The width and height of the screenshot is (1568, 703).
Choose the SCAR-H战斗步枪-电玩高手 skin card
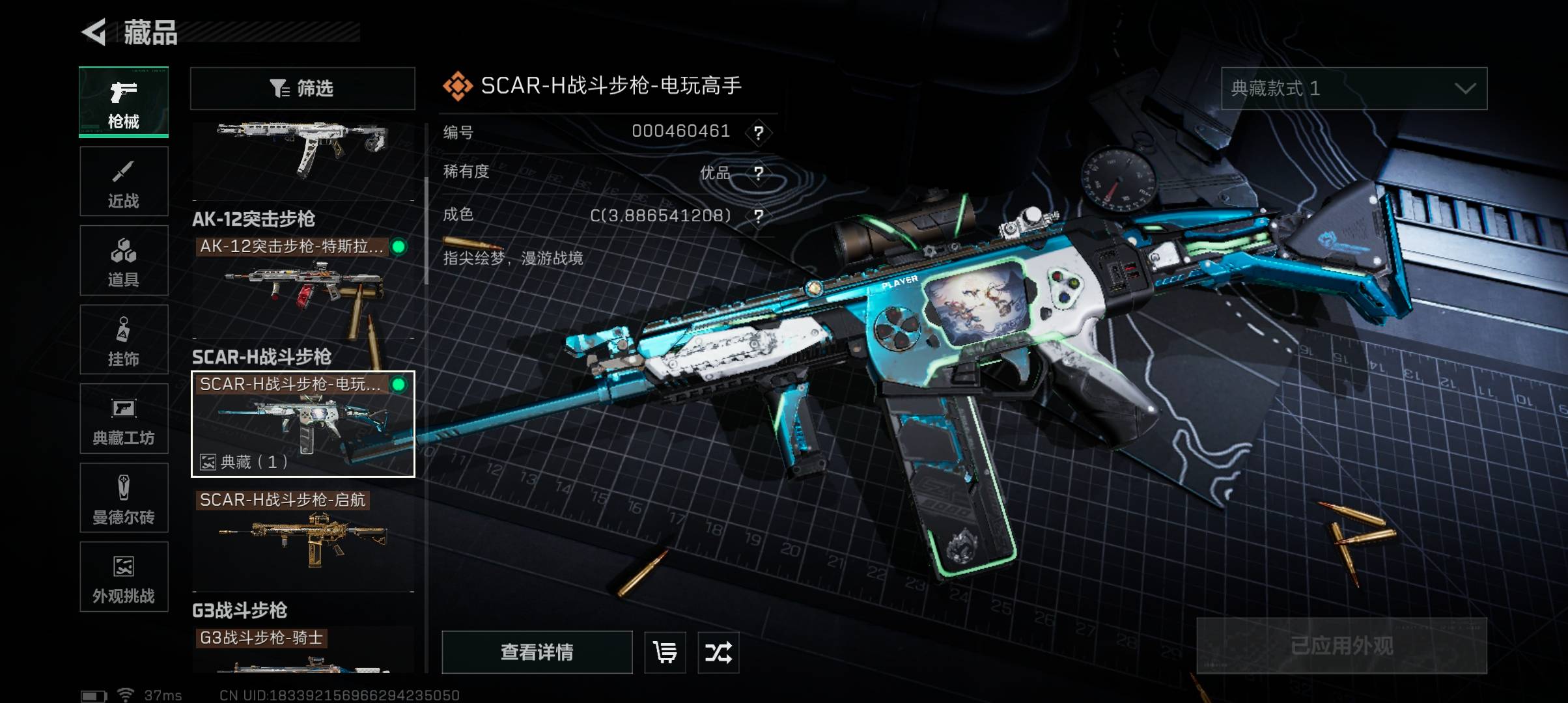(303, 424)
